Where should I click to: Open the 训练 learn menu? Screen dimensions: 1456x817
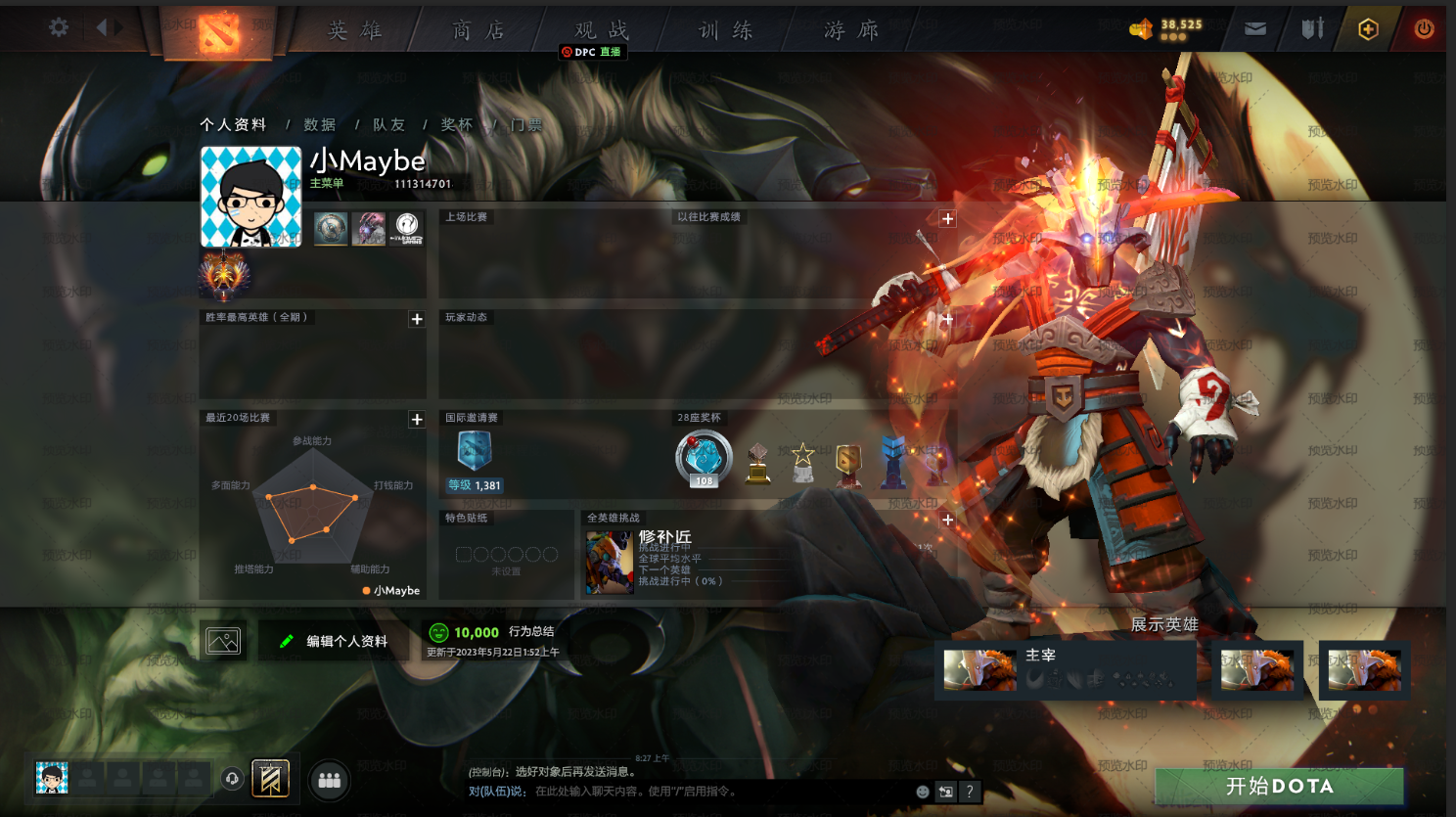(725, 30)
